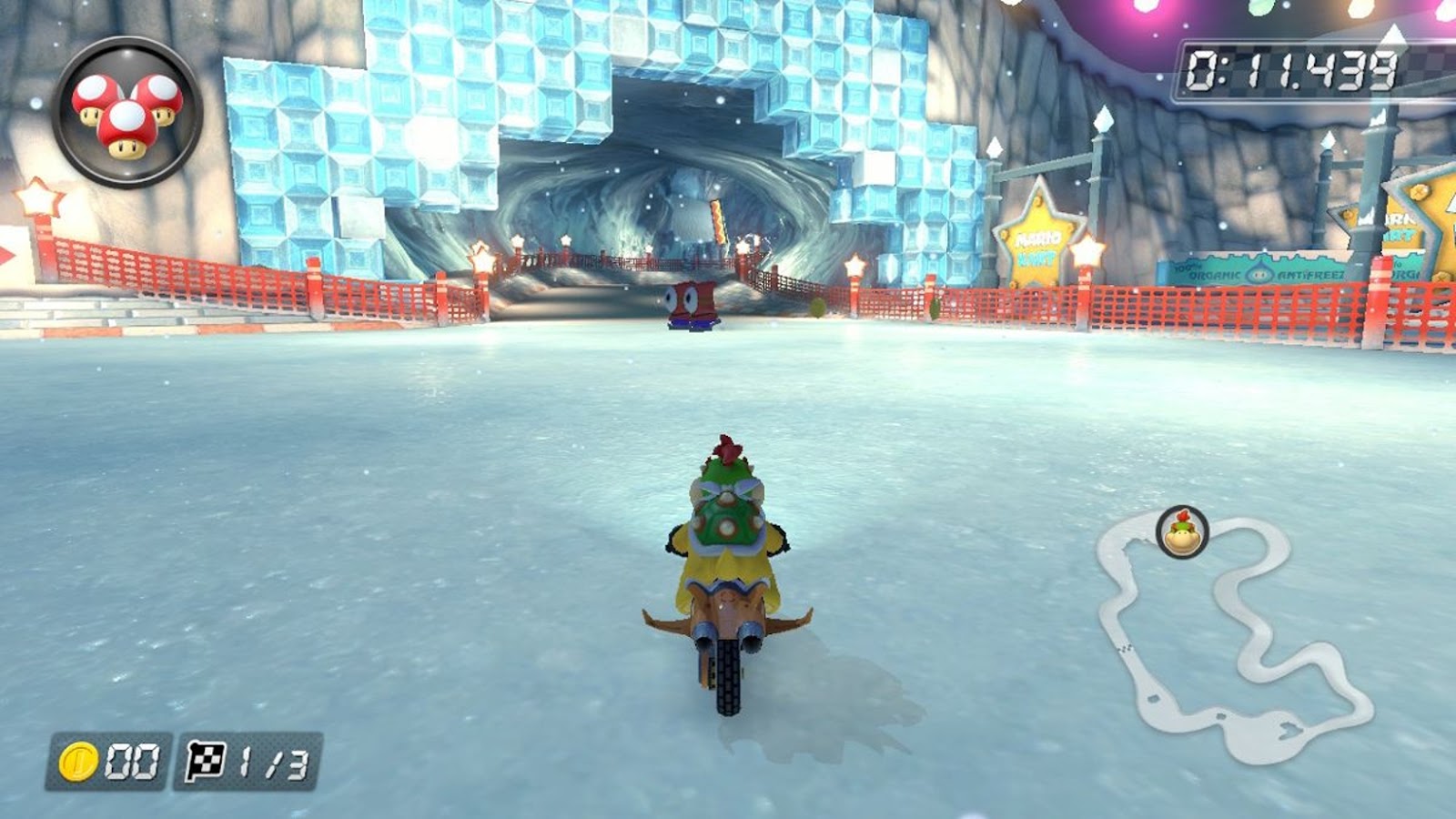Click Bowser Jr. marker on the minimap
Image resolution: width=1456 pixels, height=819 pixels.
point(1182,532)
